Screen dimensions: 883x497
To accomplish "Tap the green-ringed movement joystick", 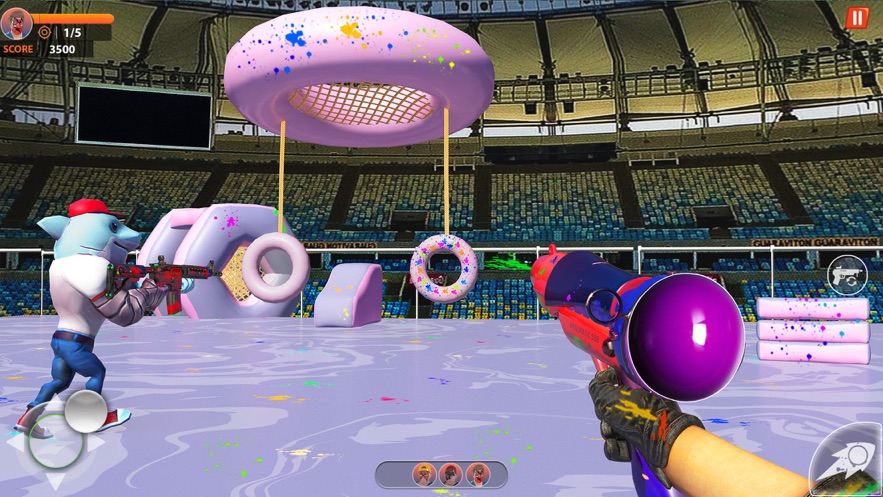I will [x=56, y=440].
